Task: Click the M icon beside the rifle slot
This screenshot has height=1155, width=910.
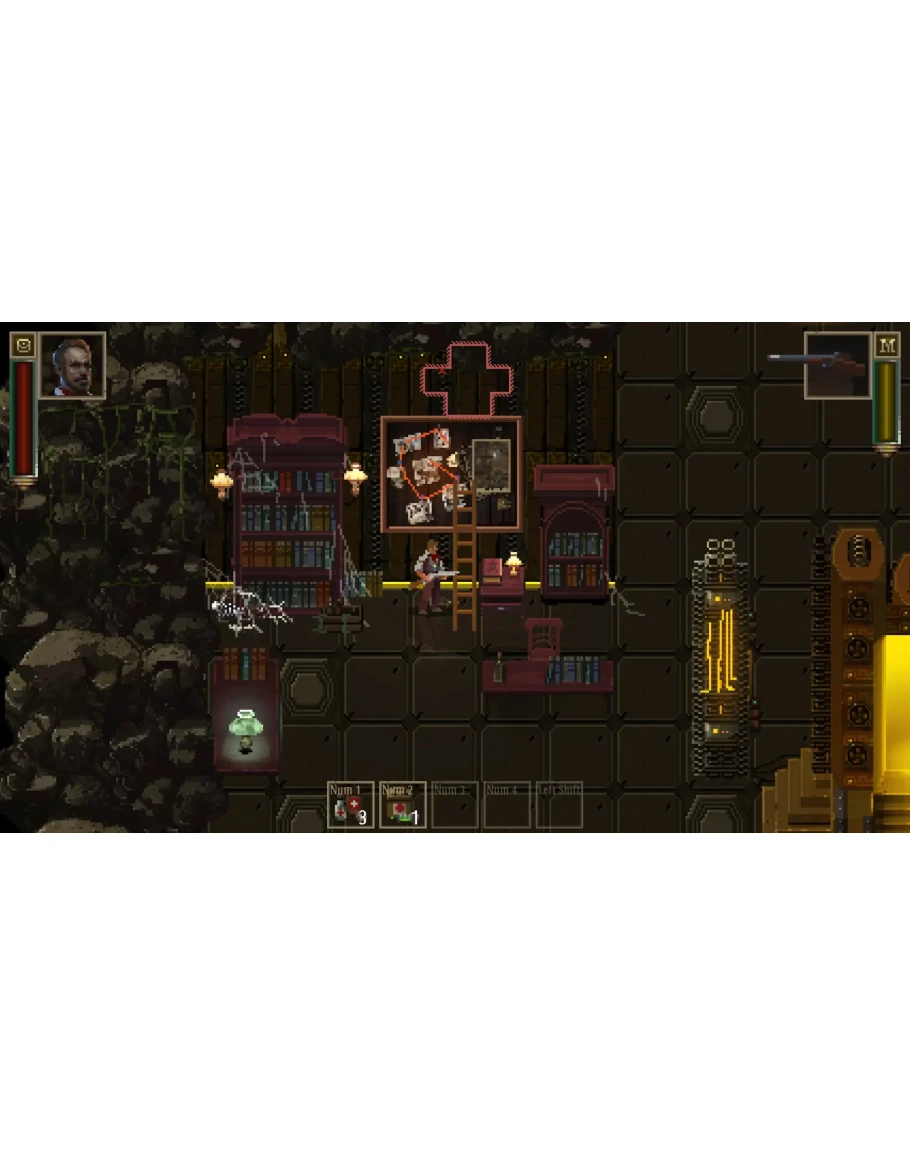Action: 886,345
